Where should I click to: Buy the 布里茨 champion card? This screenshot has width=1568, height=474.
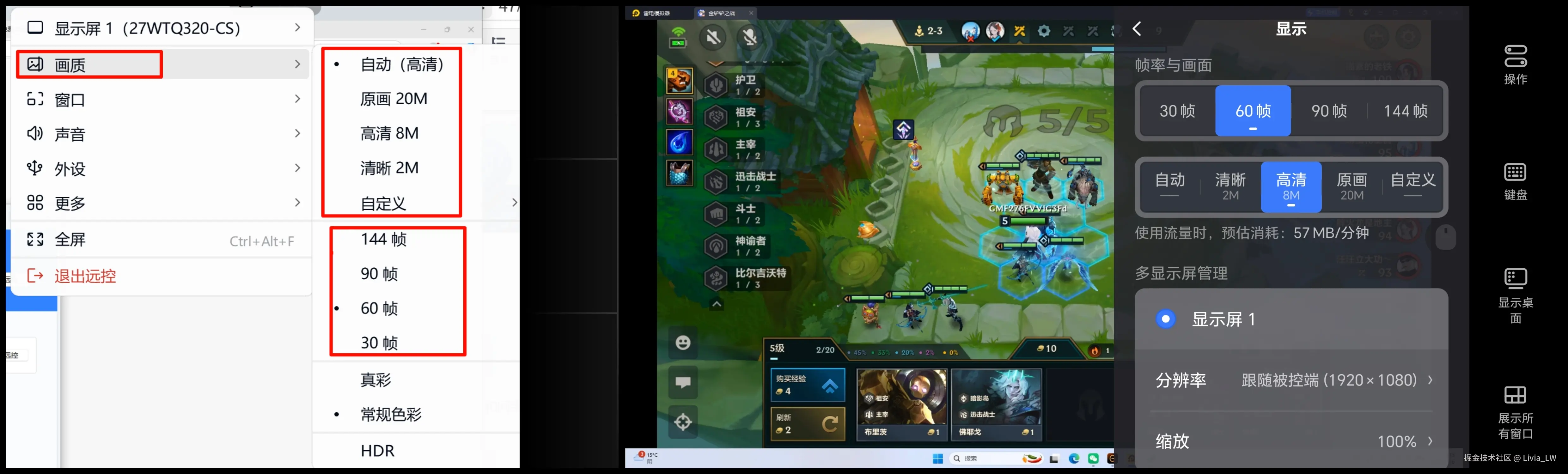click(901, 404)
